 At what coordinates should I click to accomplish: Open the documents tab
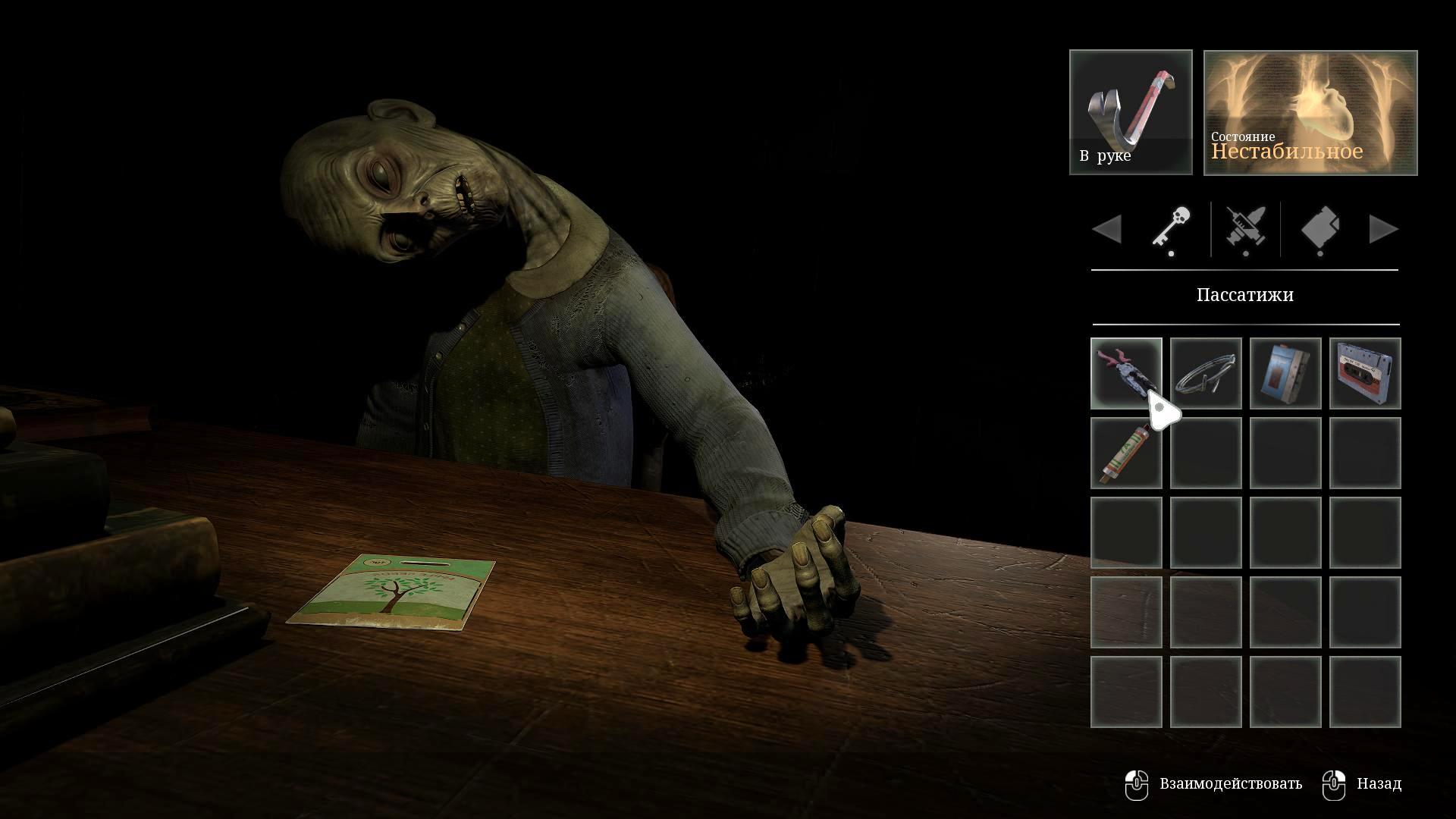pyautogui.click(x=1320, y=229)
